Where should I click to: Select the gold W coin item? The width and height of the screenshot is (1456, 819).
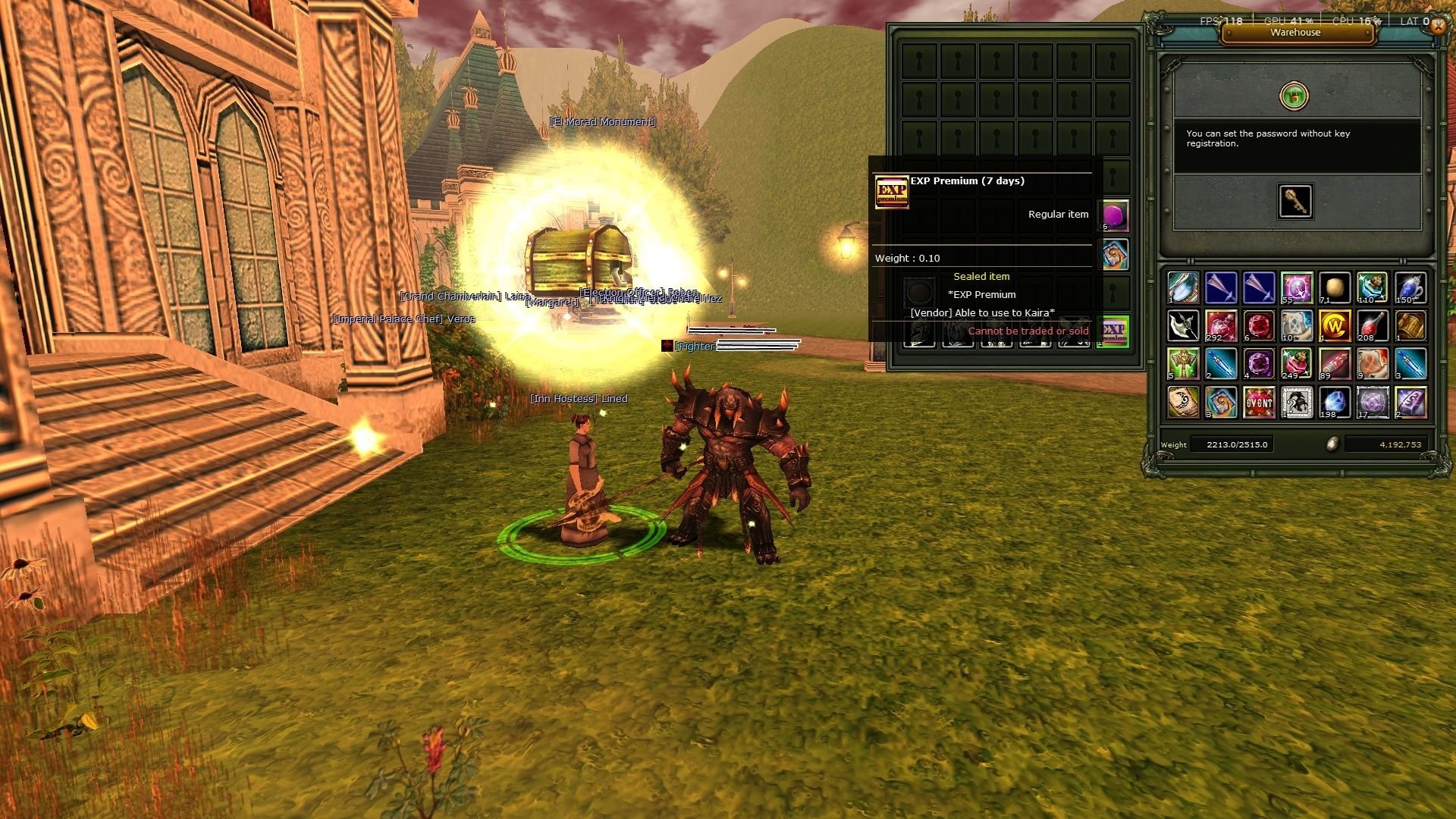[1335, 326]
